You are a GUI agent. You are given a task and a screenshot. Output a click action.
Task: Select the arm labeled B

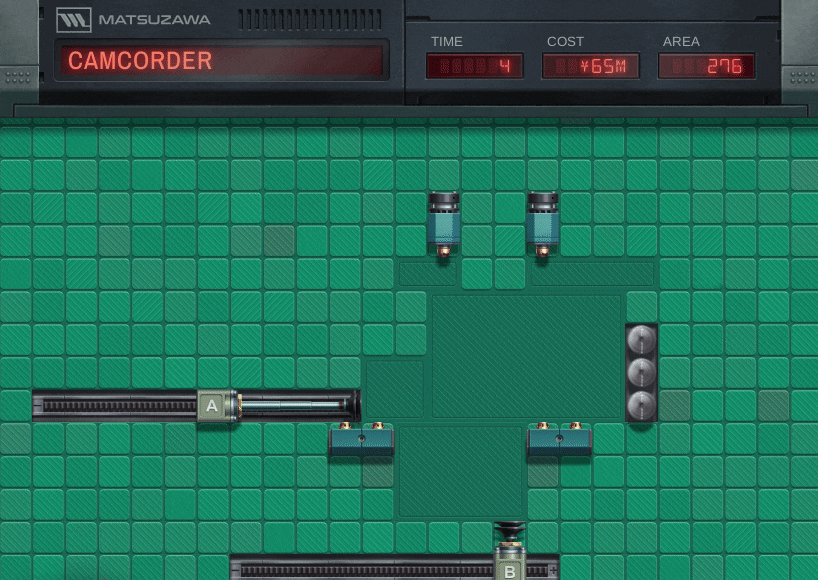509,570
